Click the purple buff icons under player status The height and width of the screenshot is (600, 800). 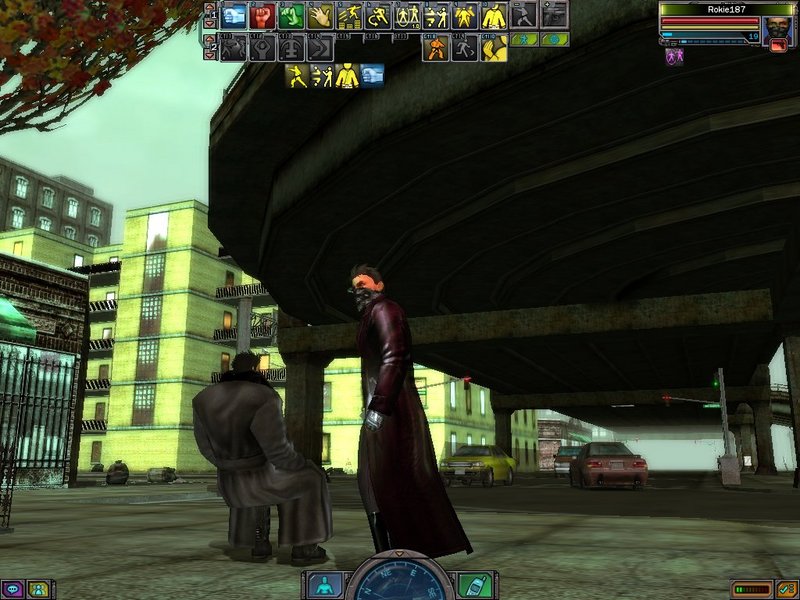point(674,57)
